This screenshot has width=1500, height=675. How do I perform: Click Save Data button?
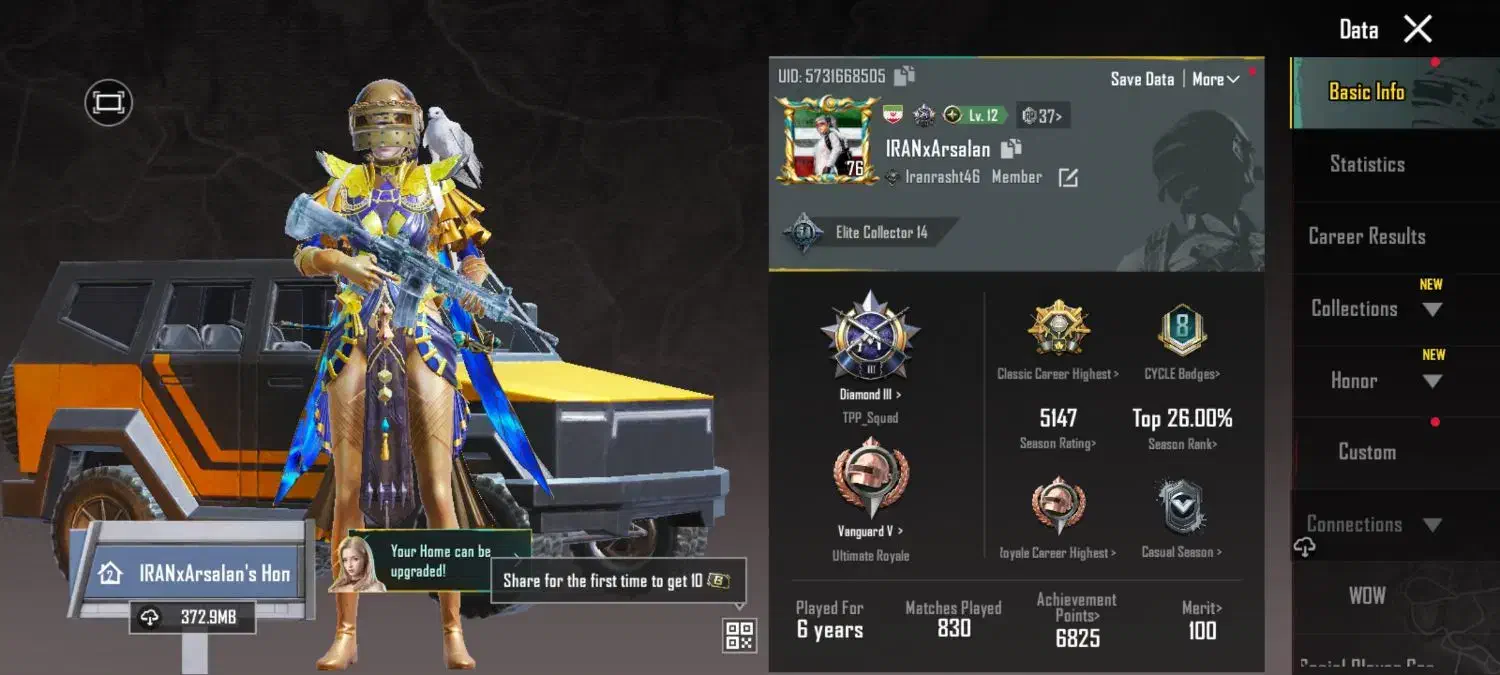(x=1142, y=79)
